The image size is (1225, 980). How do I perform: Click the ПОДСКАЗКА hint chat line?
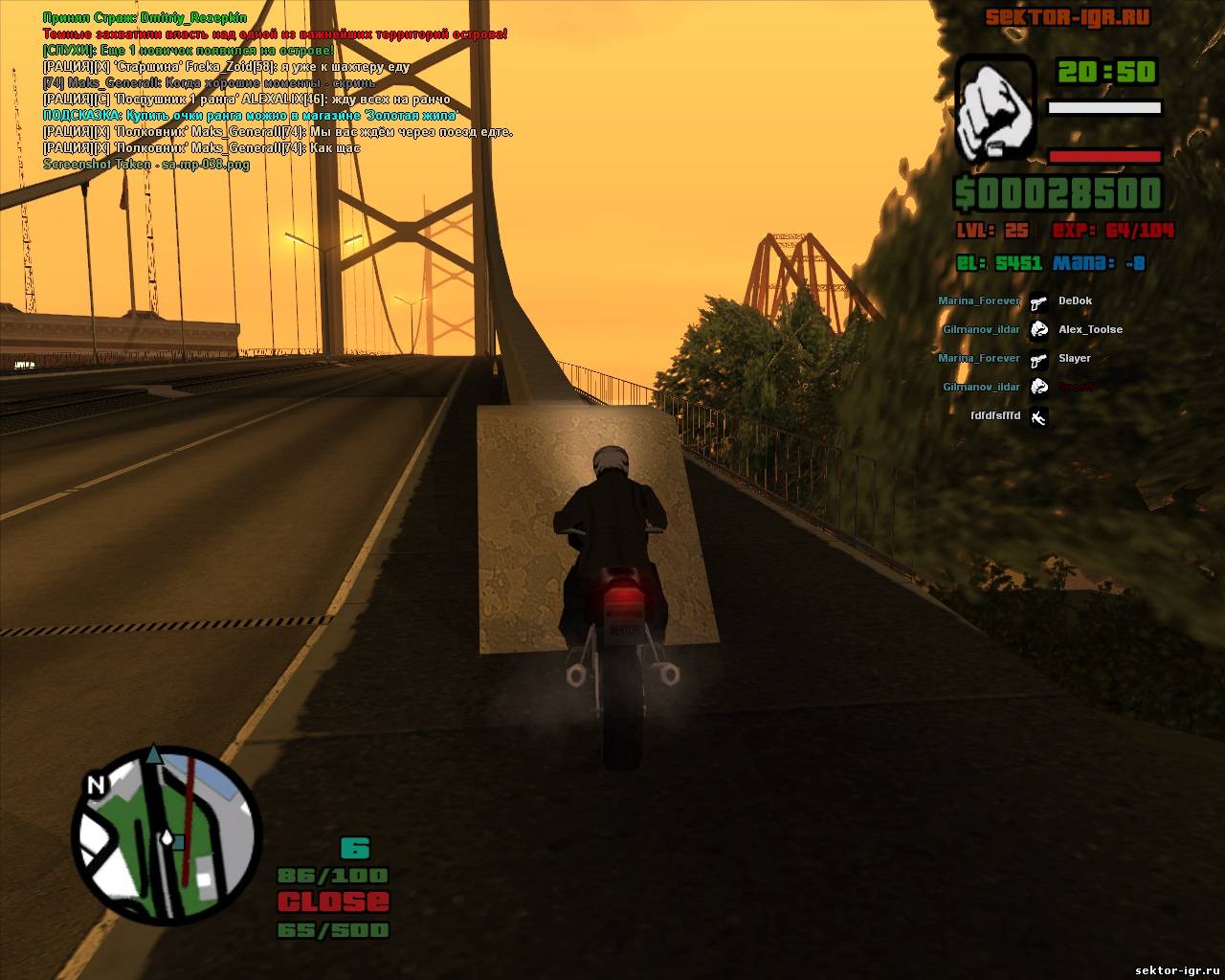[x=251, y=116]
